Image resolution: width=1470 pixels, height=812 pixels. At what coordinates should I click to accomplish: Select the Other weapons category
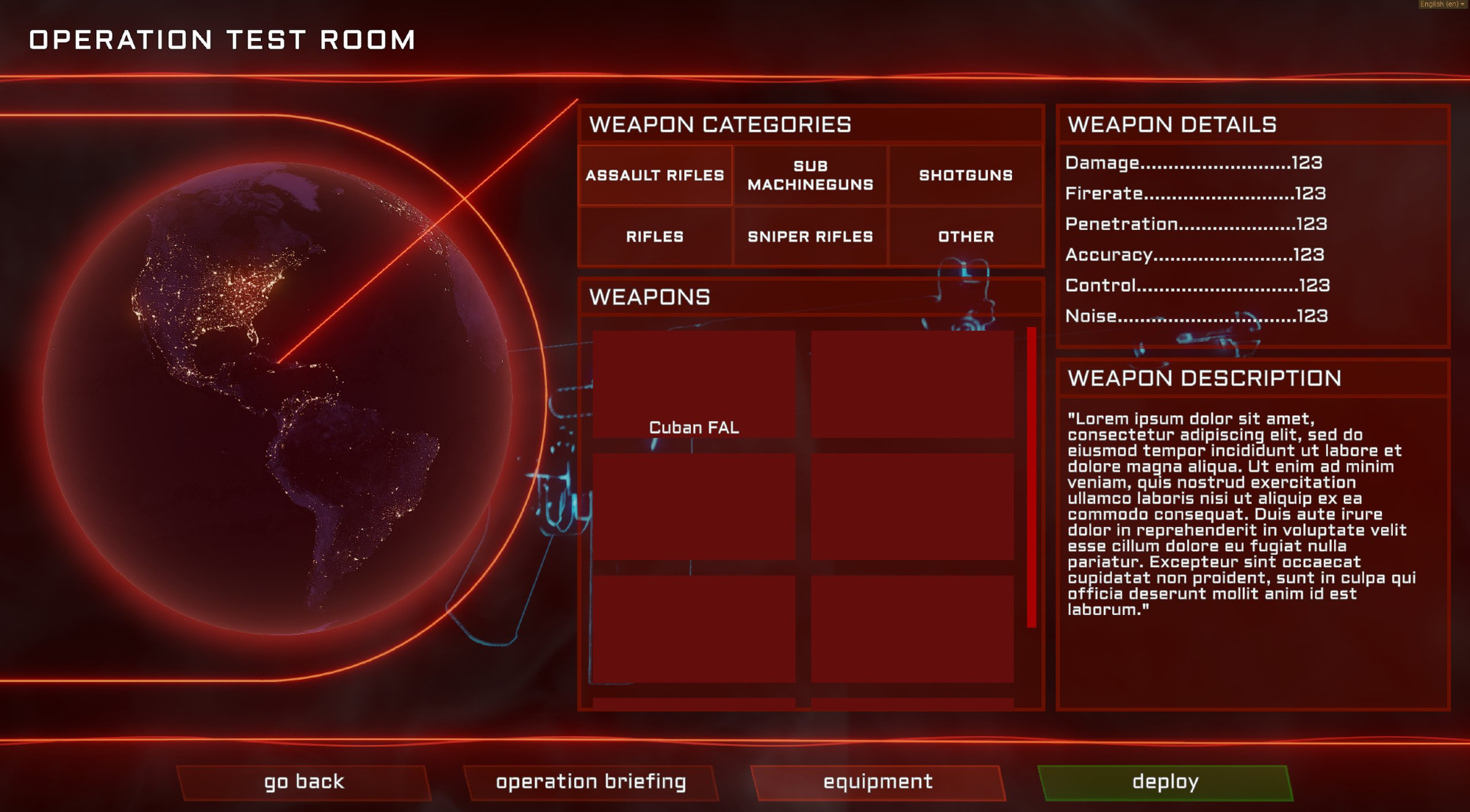966,237
